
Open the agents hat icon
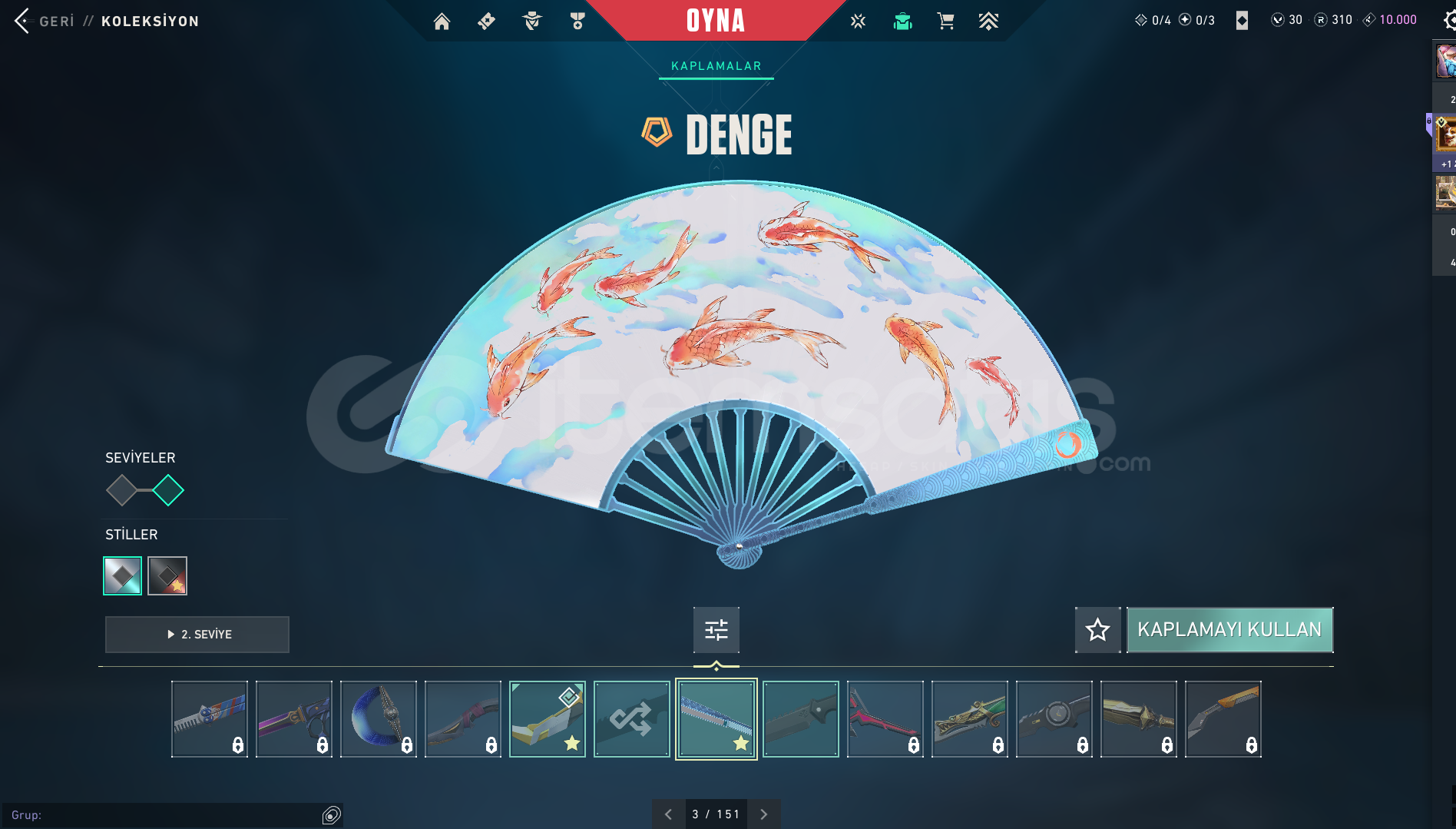click(x=531, y=22)
